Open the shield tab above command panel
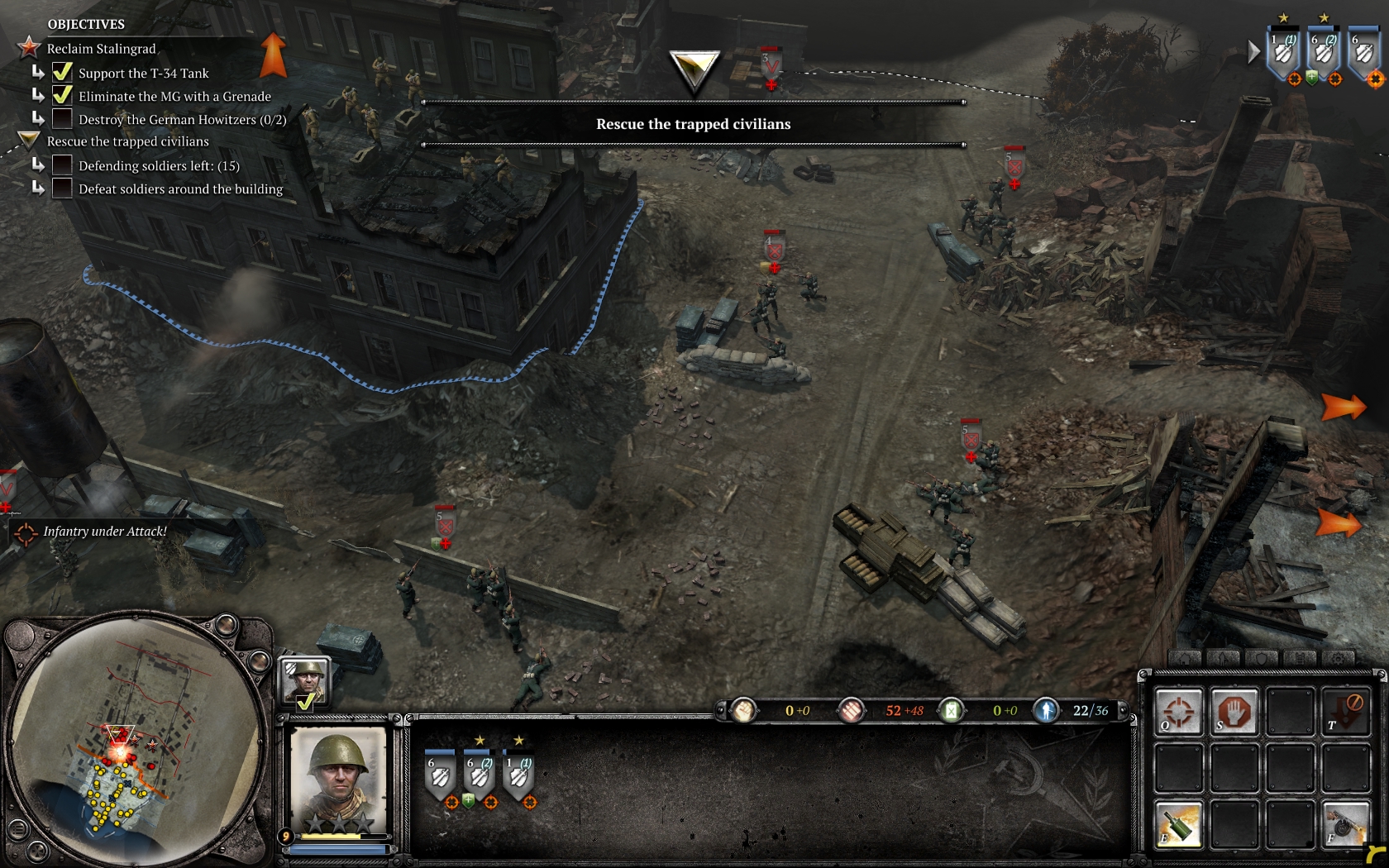The image size is (1389, 868). click(x=1262, y=659)
